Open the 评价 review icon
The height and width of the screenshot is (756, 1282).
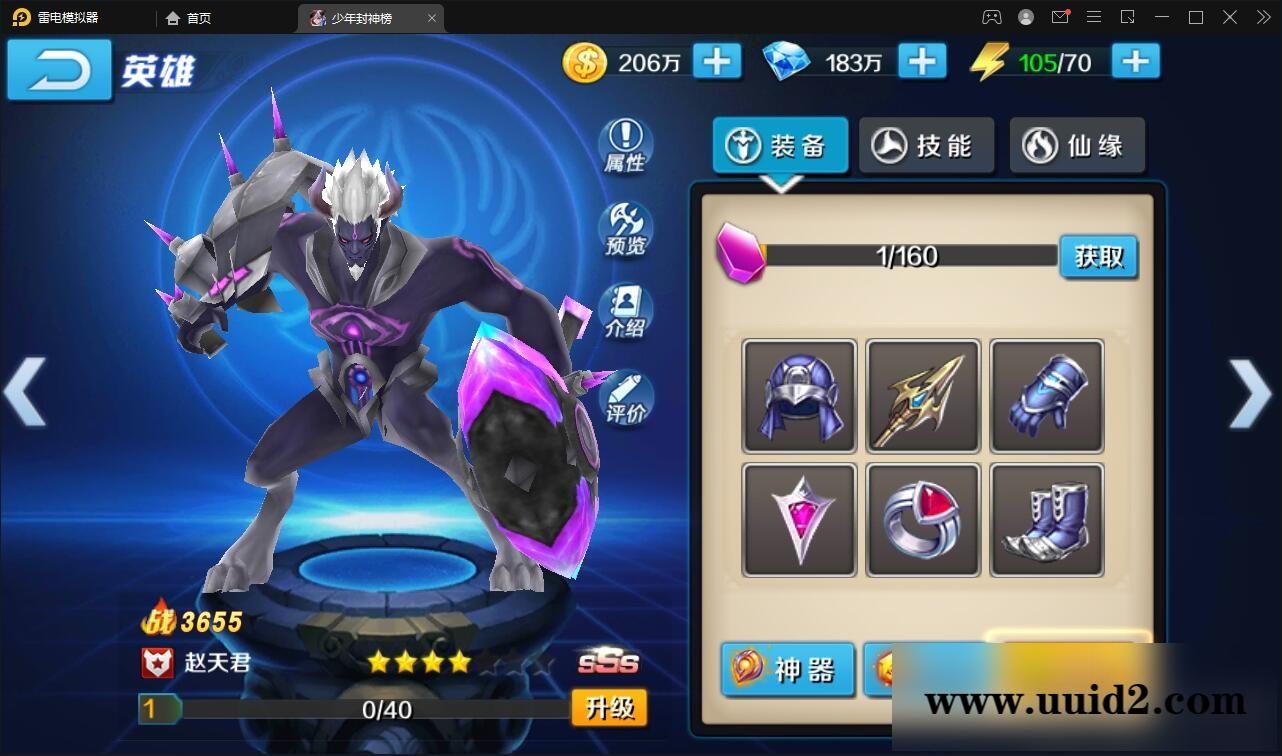(x=625, y=397)
